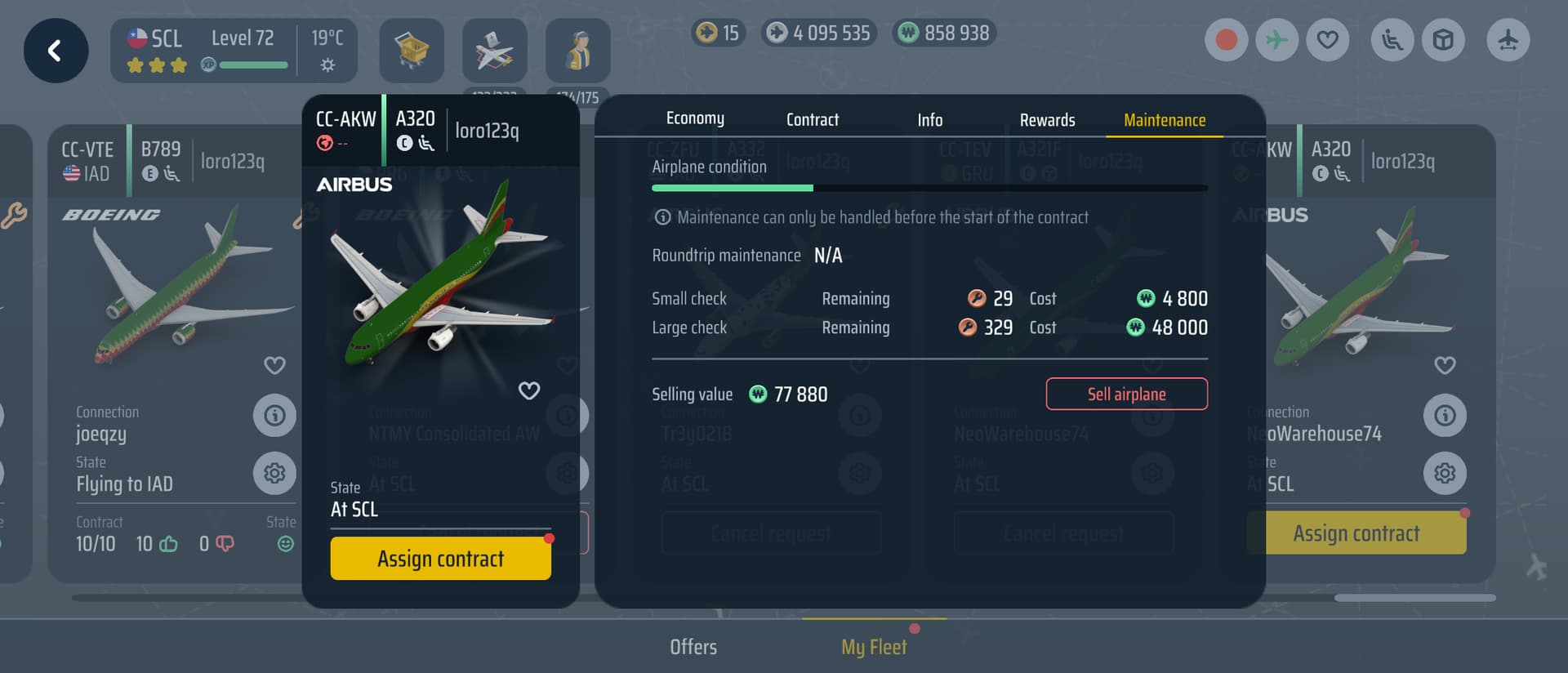
Task: Switch to the Offers tab
Action: (693, 647)
